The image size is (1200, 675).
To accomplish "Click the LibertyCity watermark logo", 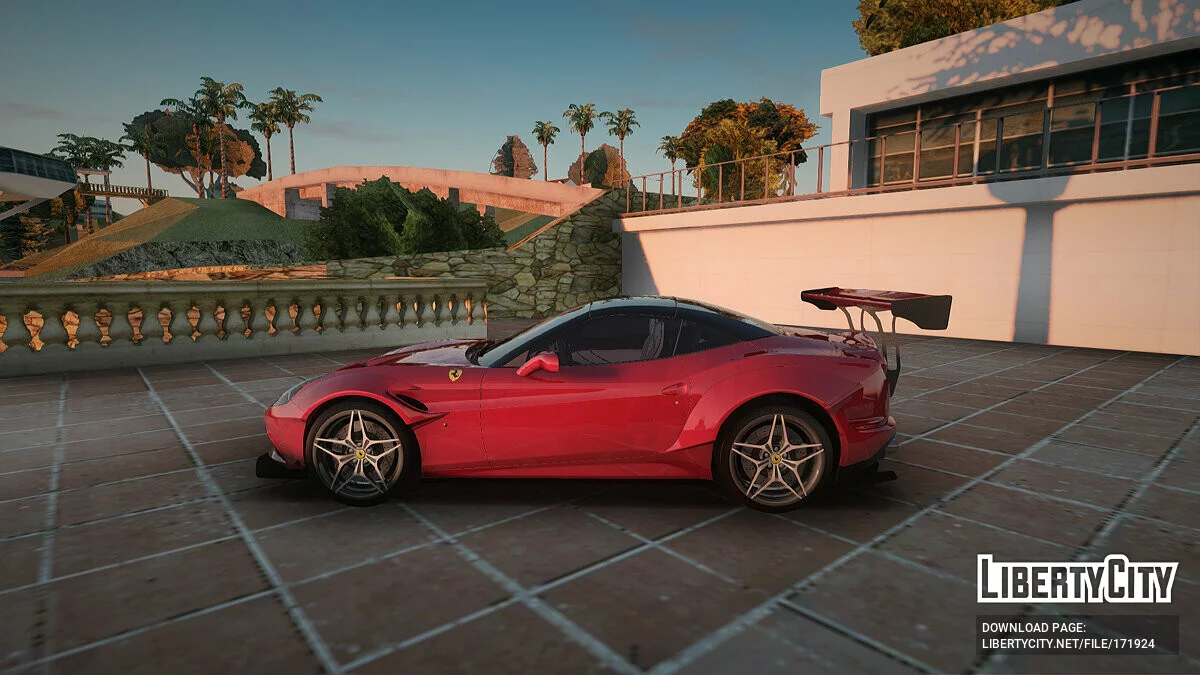I will tap(1077, 579).
